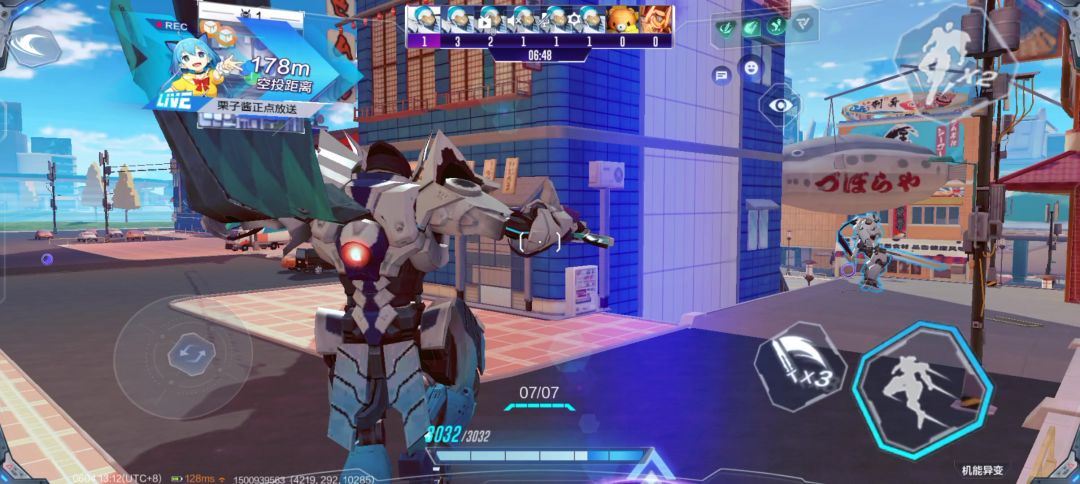1080x484 pixels.
Task: Select the orange bear player portrait
Action: 624,20
